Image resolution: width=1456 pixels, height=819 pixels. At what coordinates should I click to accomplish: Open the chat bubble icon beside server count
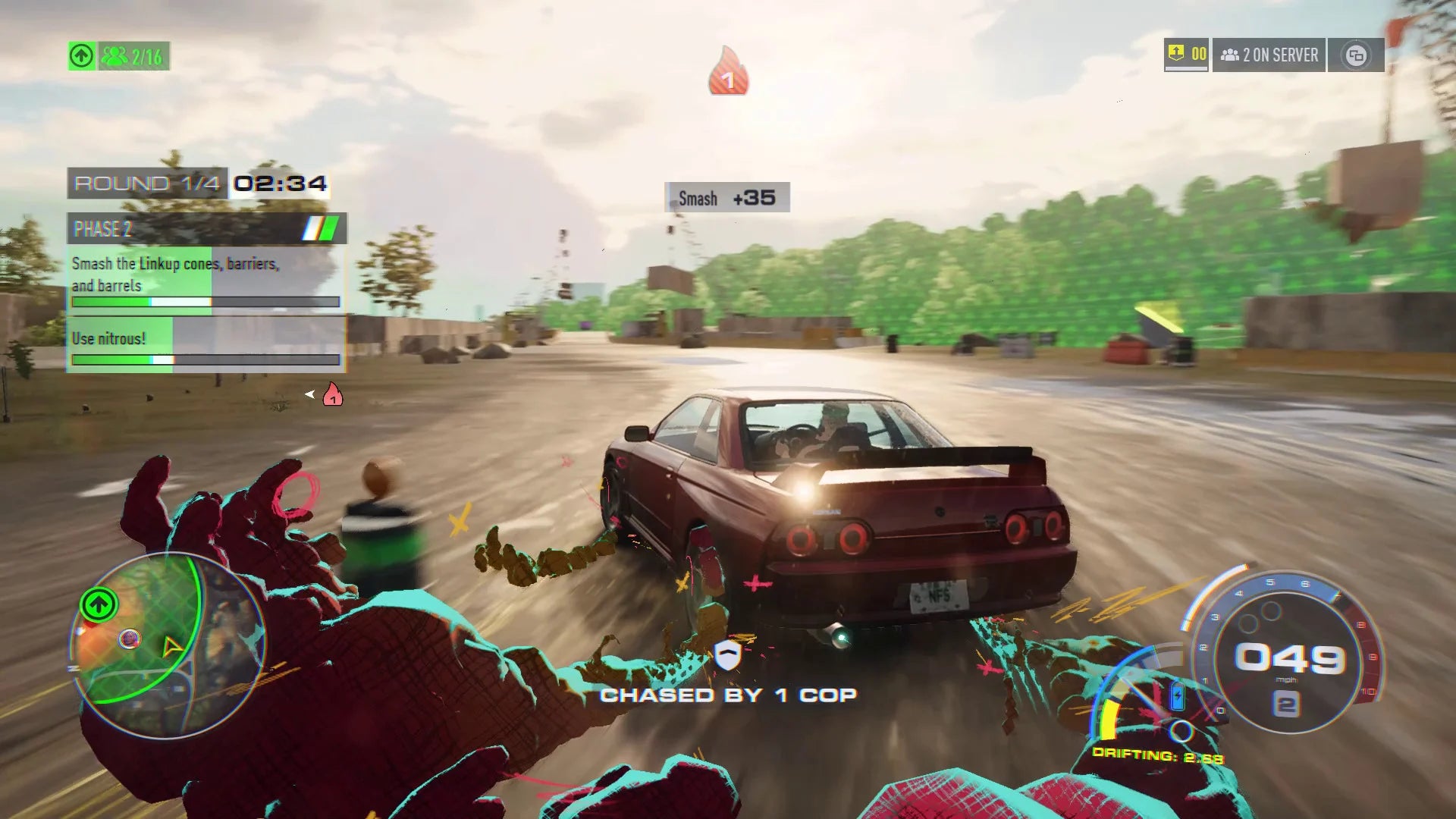click(1356, 55)
